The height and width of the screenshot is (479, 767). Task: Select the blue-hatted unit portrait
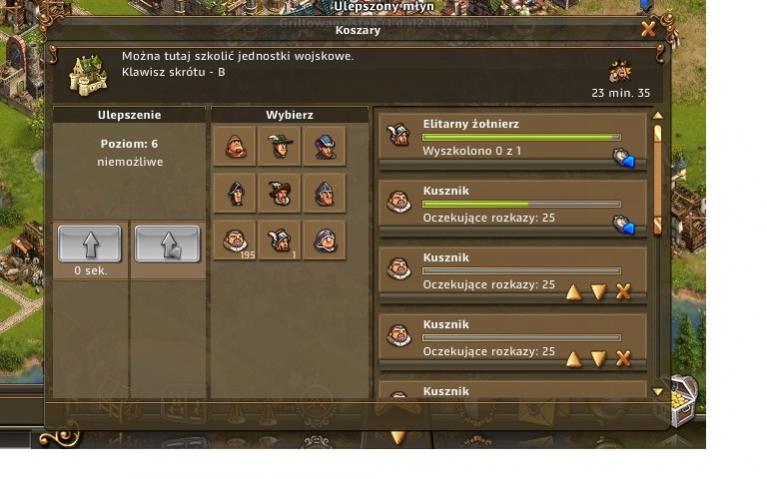[x=324, y=146]
